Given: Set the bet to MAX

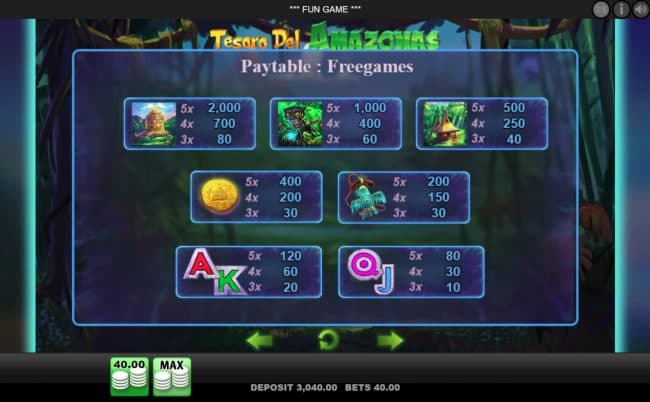Looking at the screenshot, I should pos(171,376).
